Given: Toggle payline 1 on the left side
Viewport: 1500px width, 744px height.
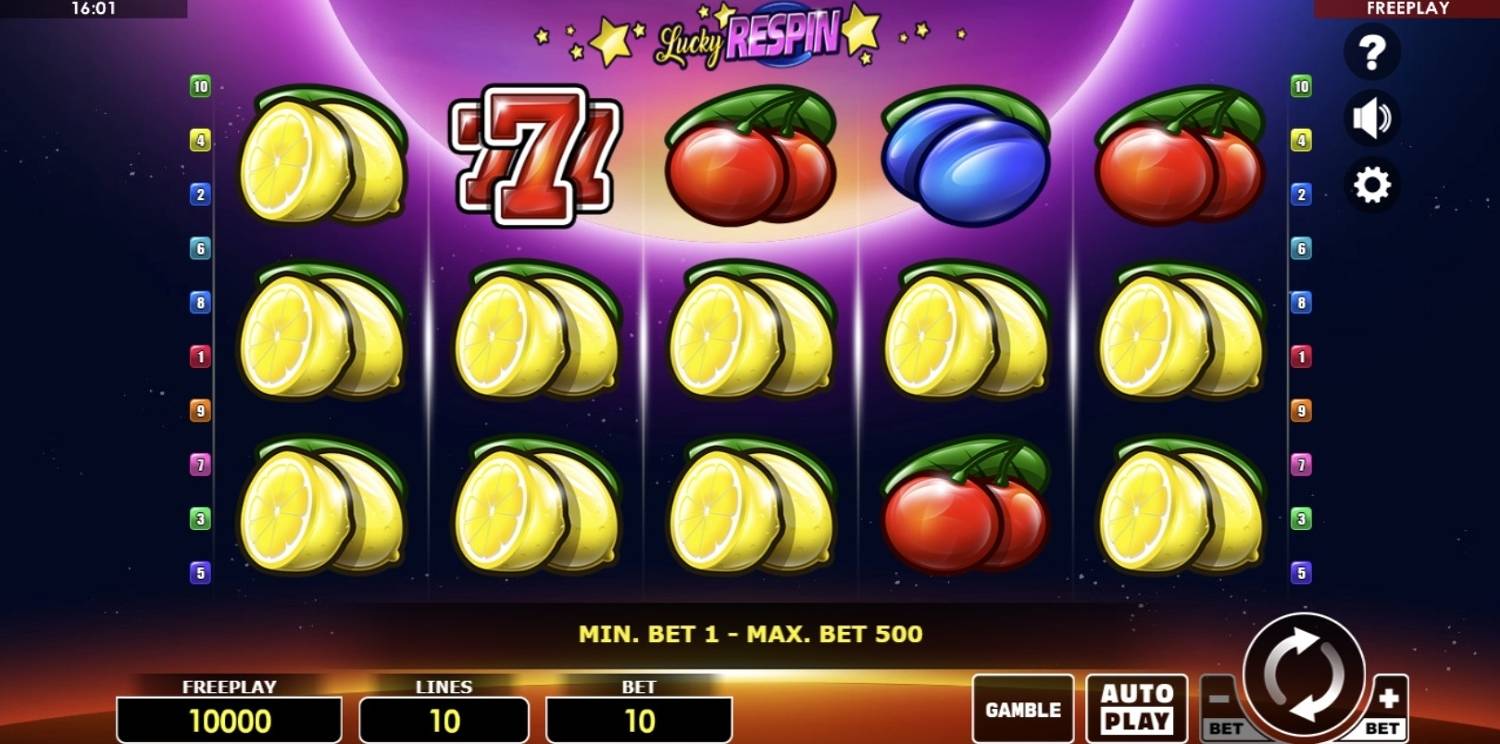Looking at the screenshot, I should [x=199, y=356].
